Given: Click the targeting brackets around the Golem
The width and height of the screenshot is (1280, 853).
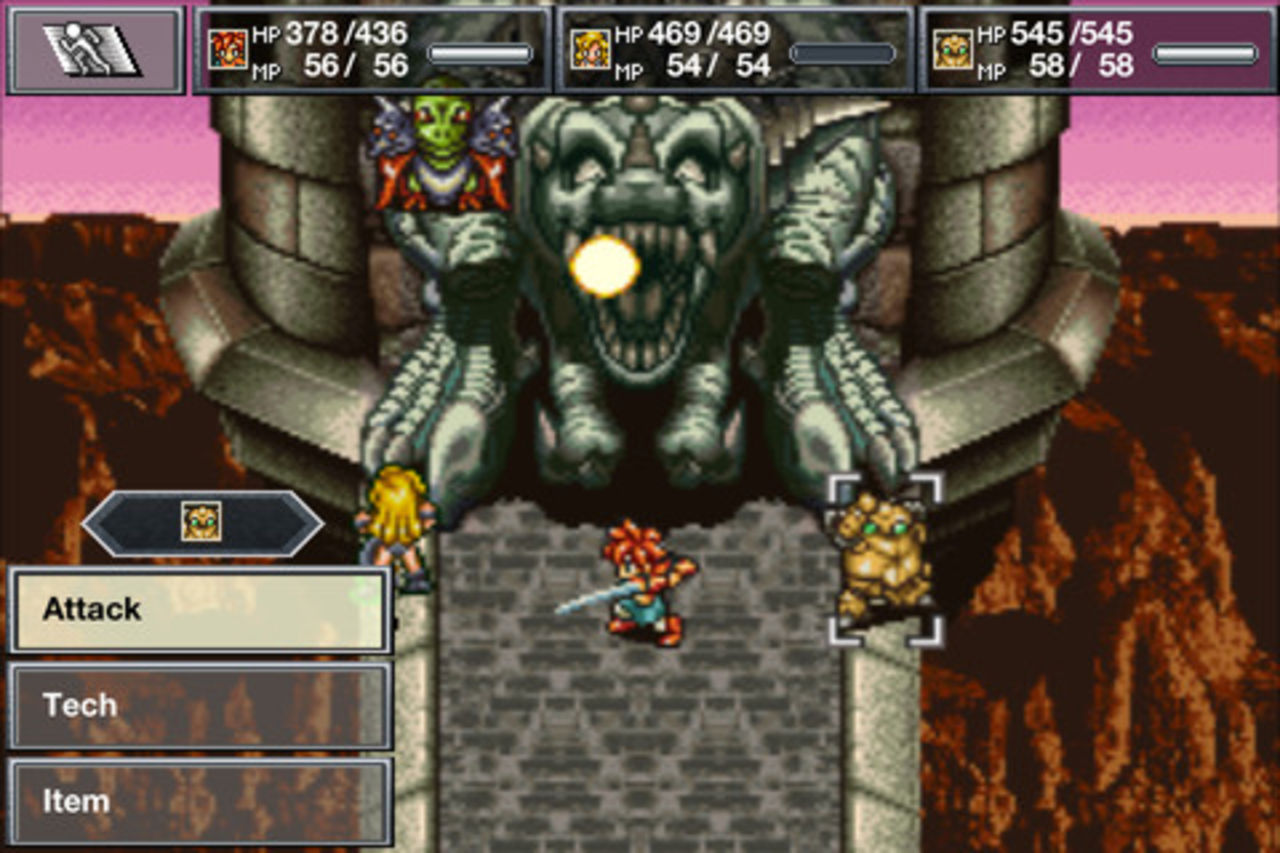Looking at the screenshot, I should 885,557.
